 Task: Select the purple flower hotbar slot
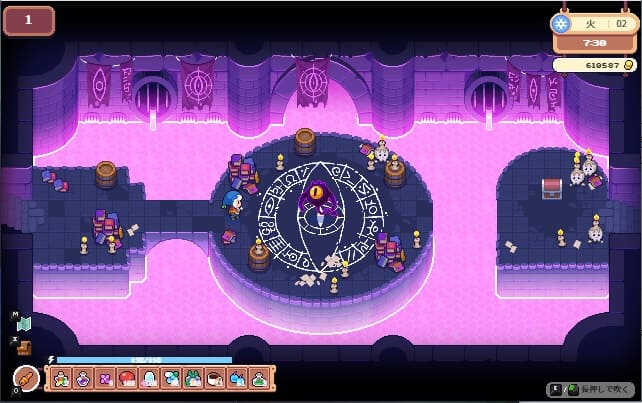pyautogui.click(x=105, y=380)
